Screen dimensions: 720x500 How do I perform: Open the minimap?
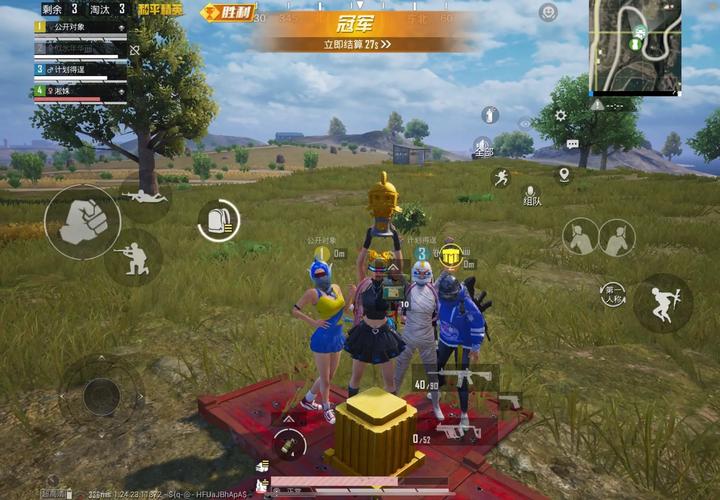[637, 44]
